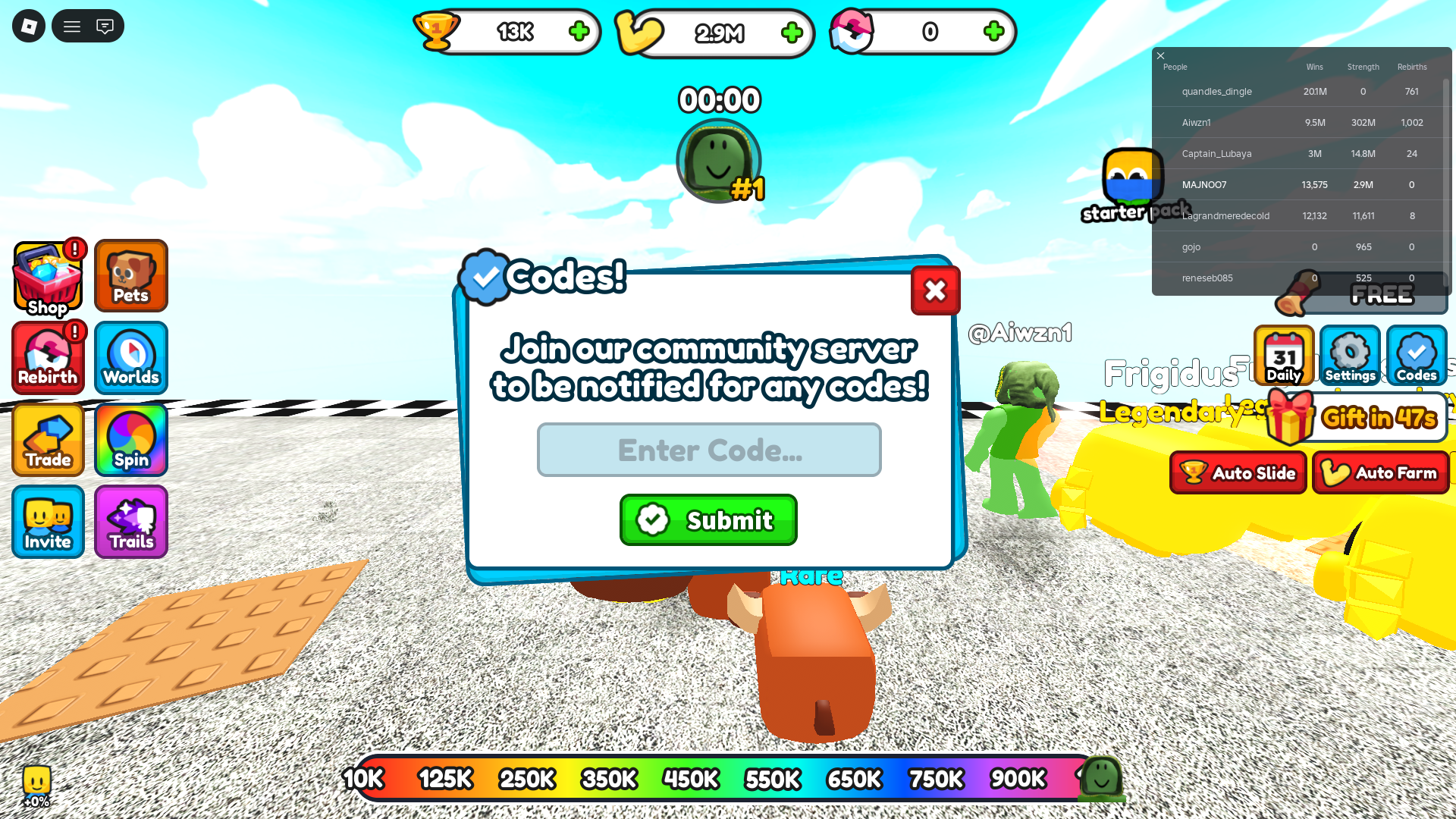
Task: Open the Invite friends panel
Action: click(47, 522)
